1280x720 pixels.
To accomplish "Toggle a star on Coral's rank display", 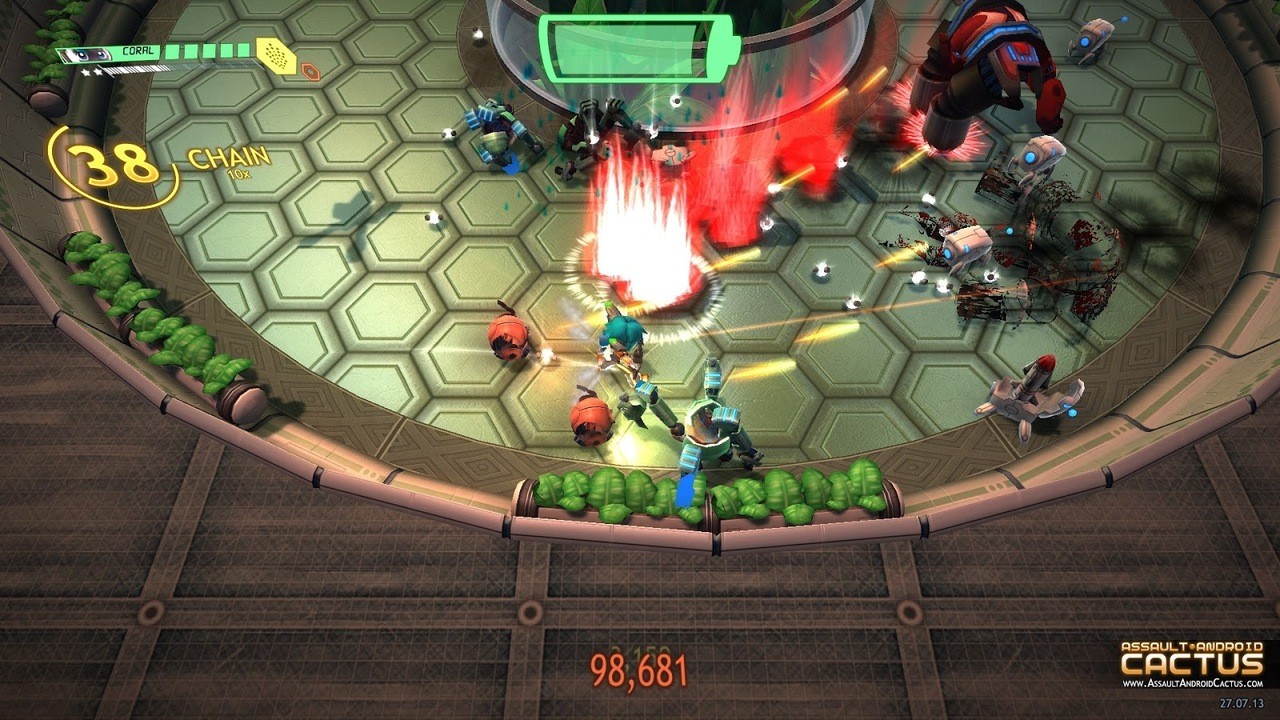I will (88, 72).
